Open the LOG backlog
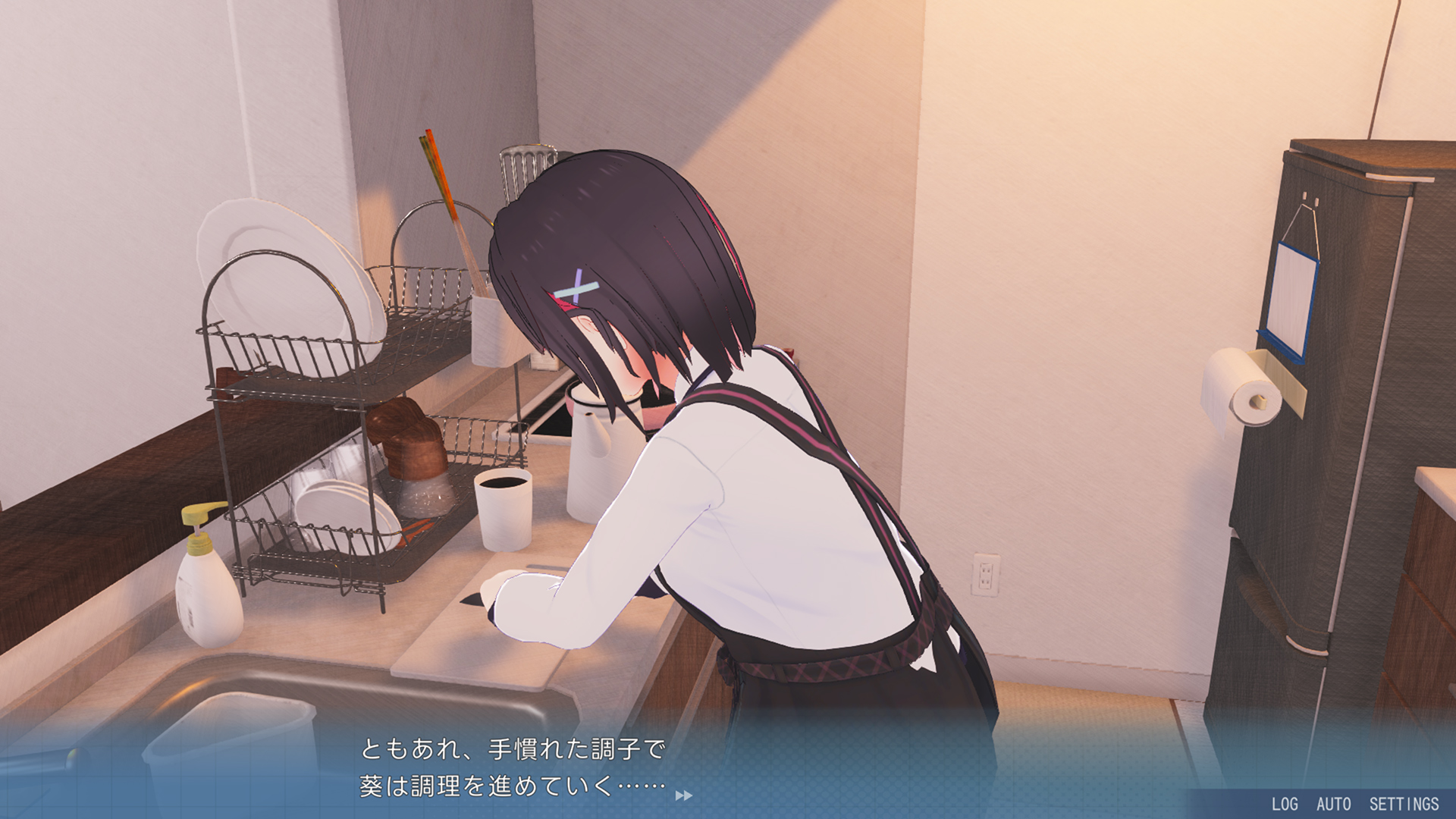Screen dimensions: 1456x819 [1285, 804]
